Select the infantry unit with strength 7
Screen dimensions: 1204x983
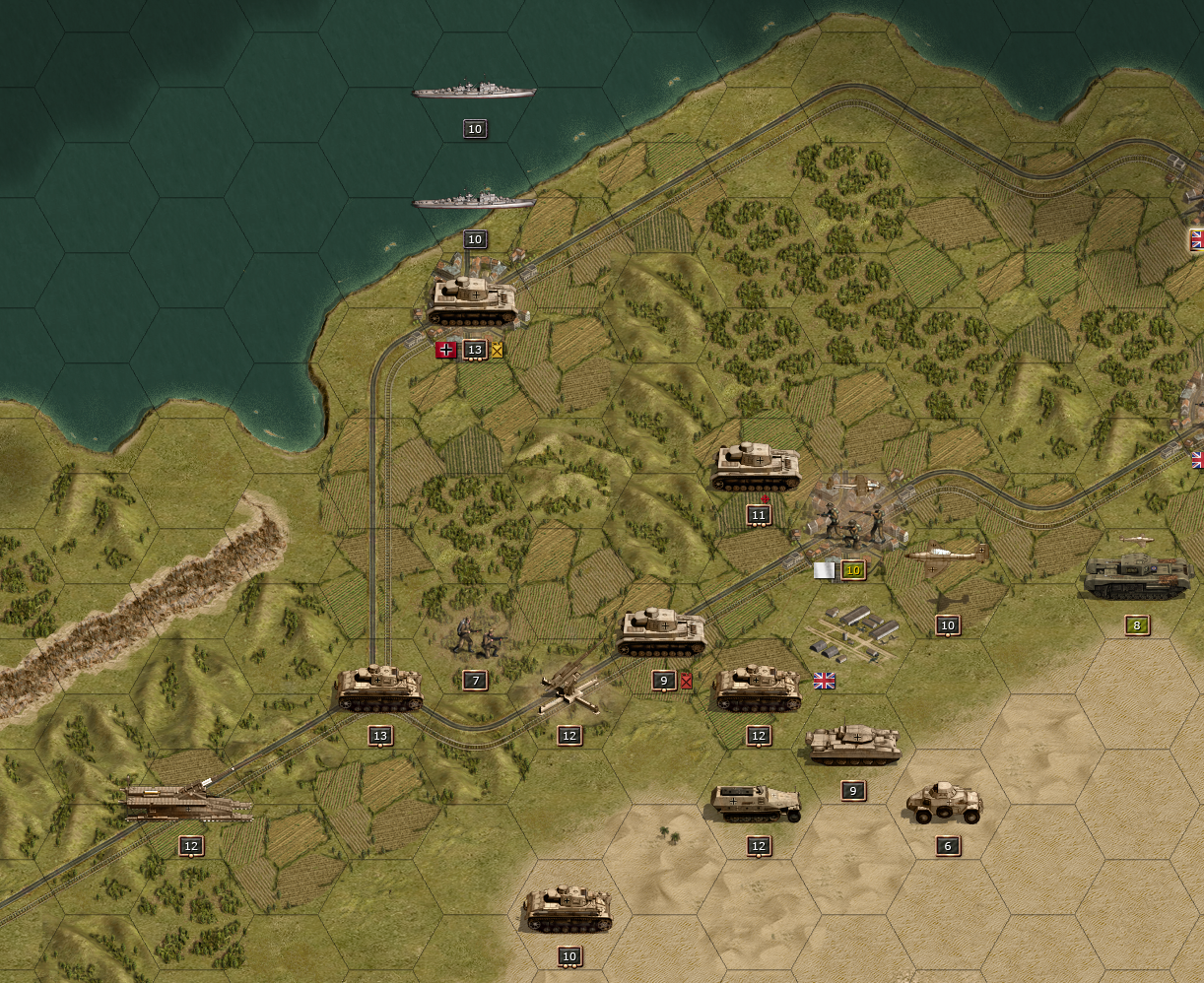[x=476, y=638]
